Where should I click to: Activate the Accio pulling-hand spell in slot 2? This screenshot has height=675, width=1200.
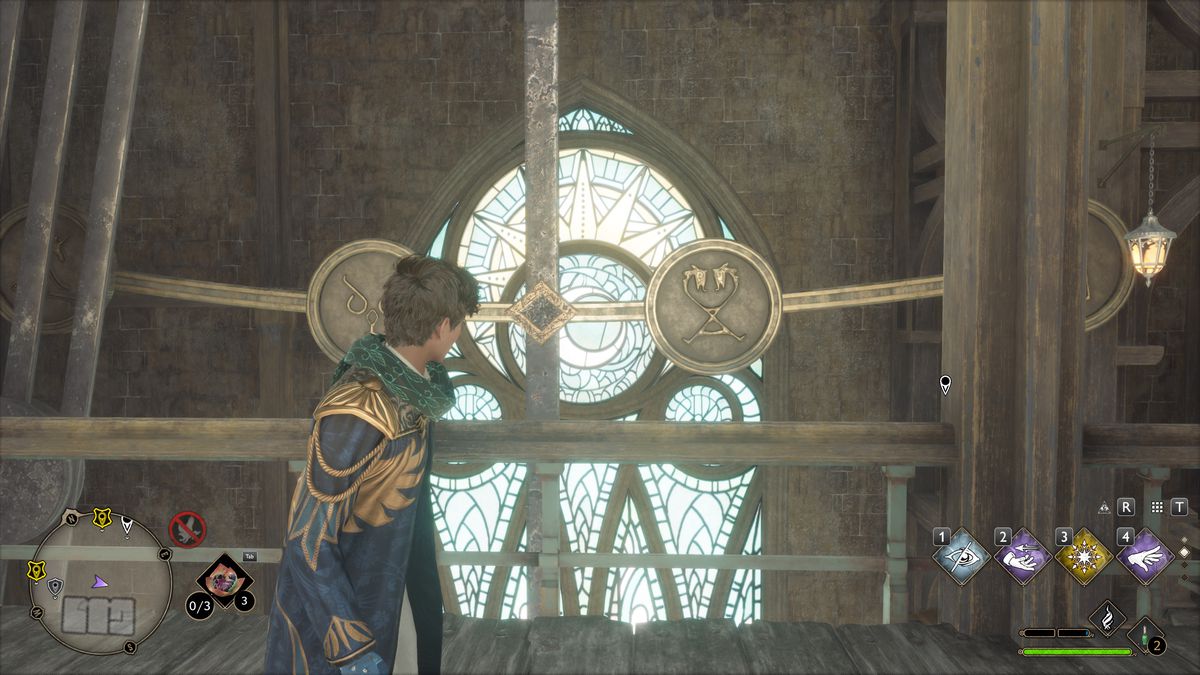pos(1023,556)
